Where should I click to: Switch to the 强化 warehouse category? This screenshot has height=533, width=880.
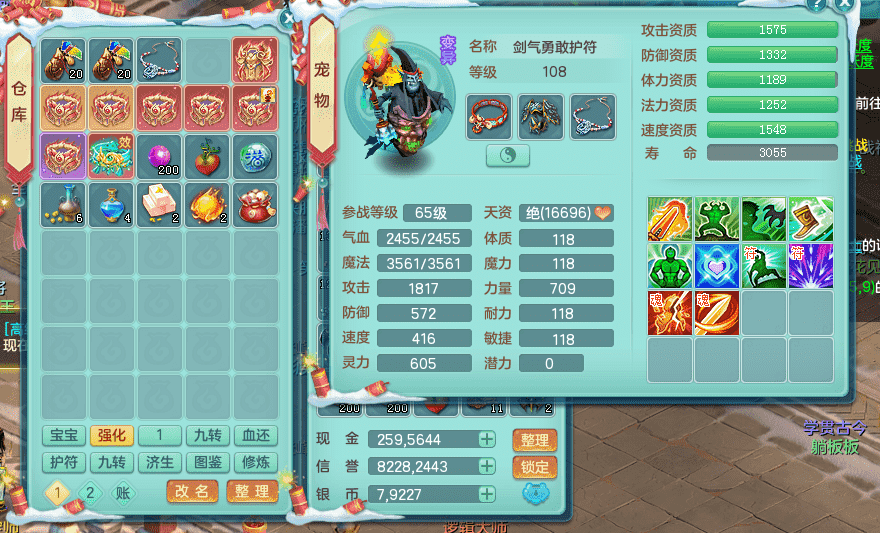(x=112, y=436)
